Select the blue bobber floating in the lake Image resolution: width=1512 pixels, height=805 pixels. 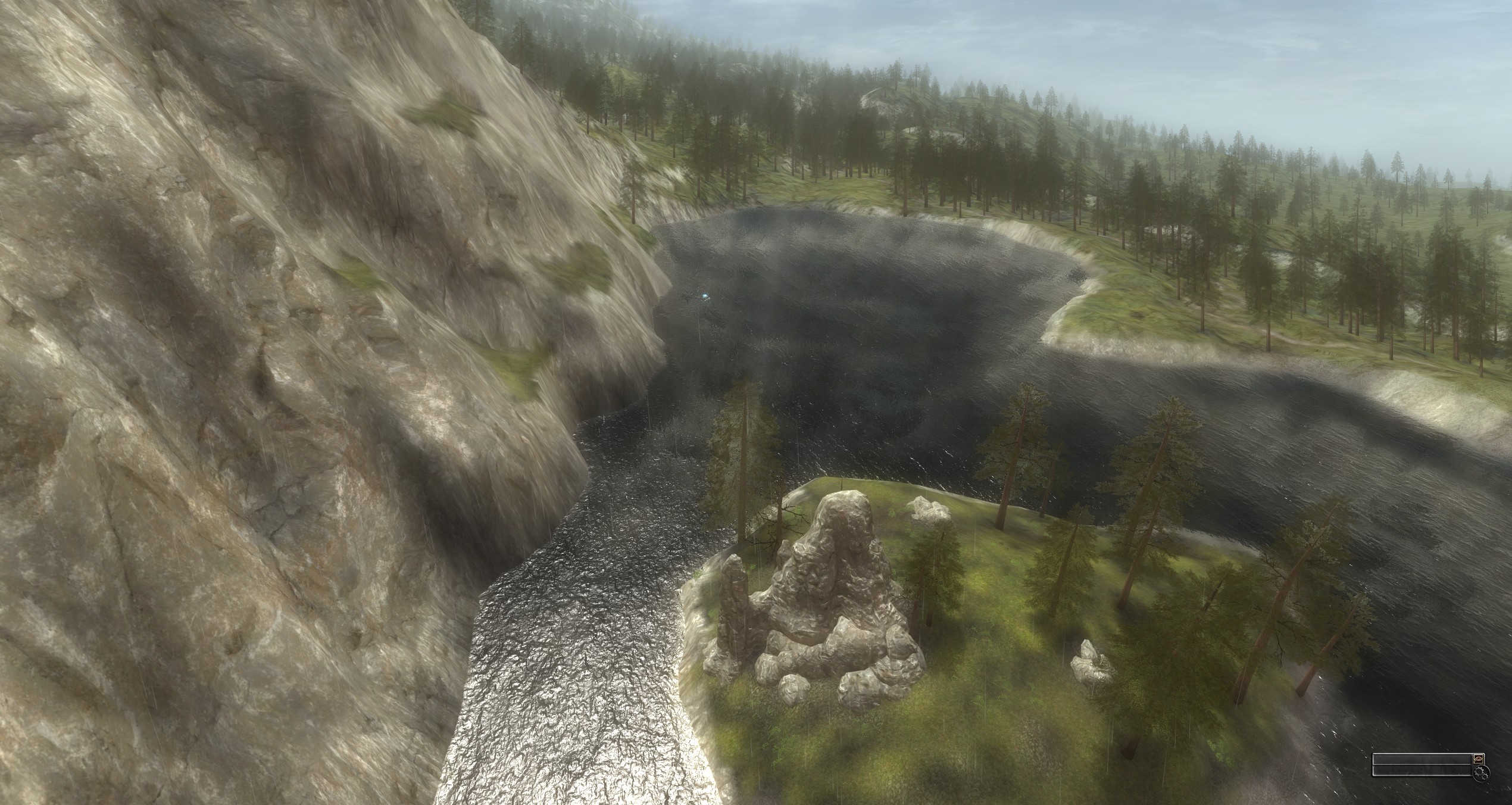click(x=705, y=296)
